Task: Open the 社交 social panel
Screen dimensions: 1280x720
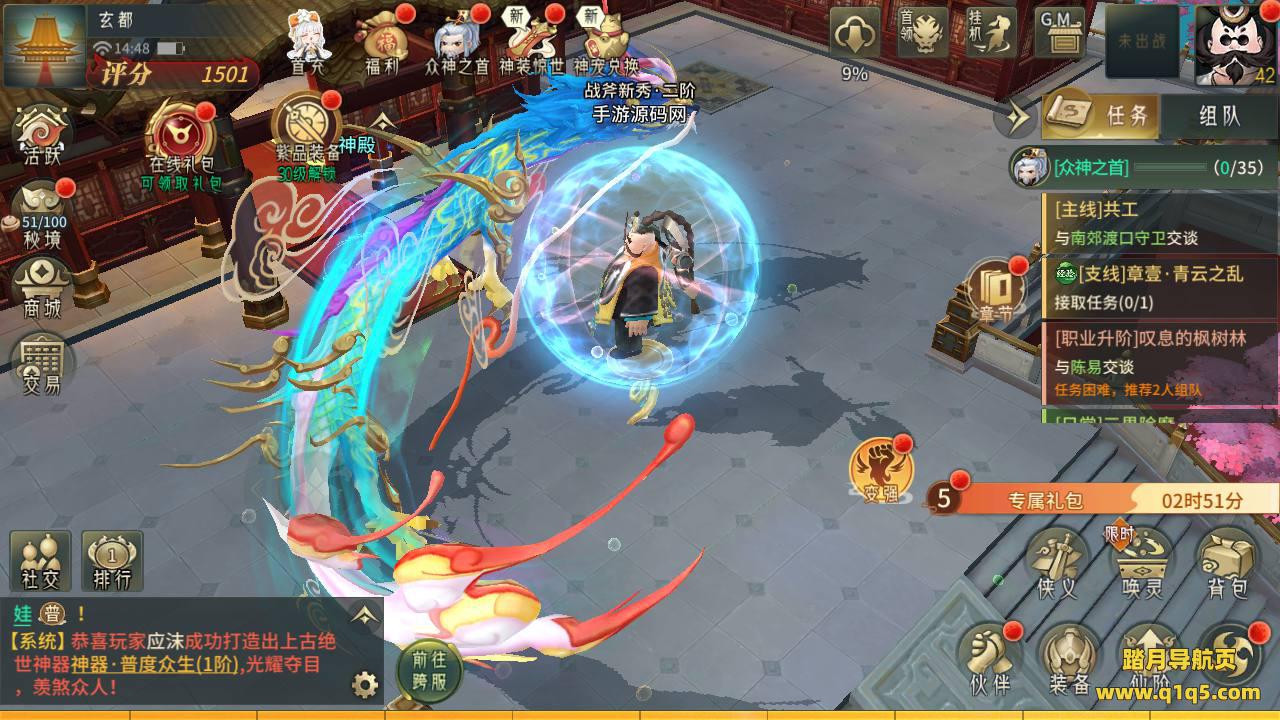Action: pos(41,560)
